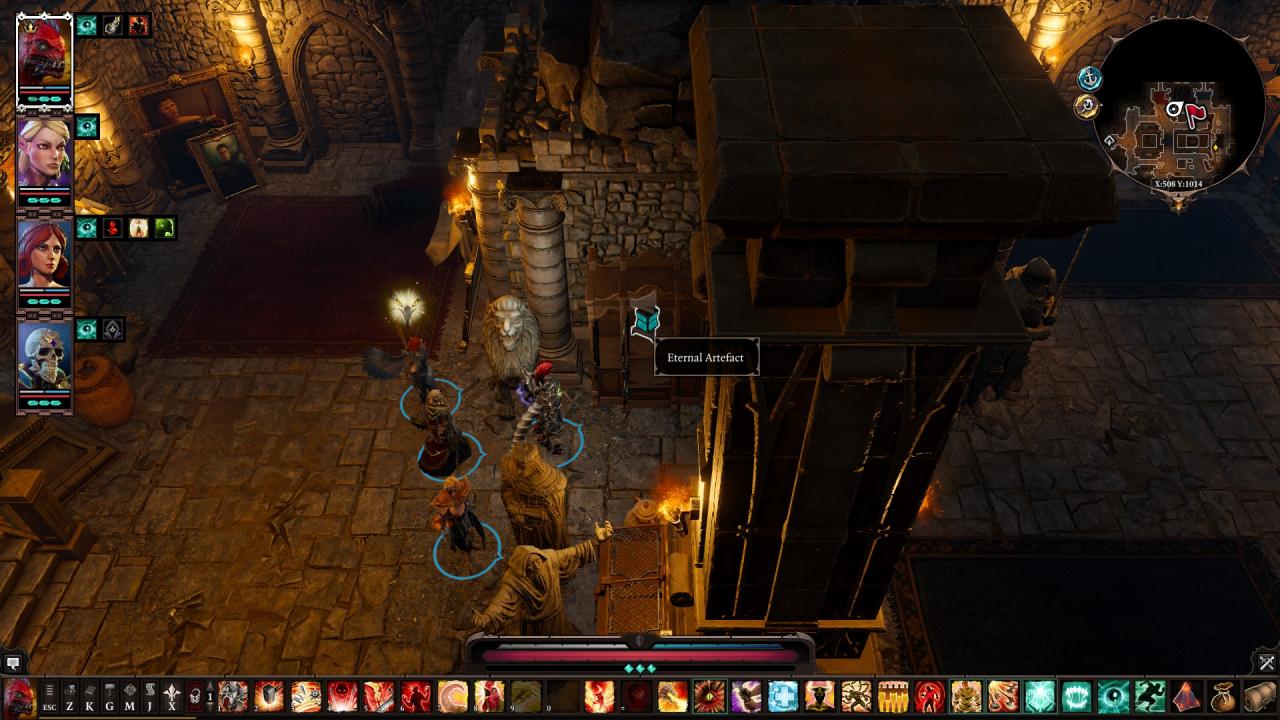Open the chat log speech bubble

13,663
